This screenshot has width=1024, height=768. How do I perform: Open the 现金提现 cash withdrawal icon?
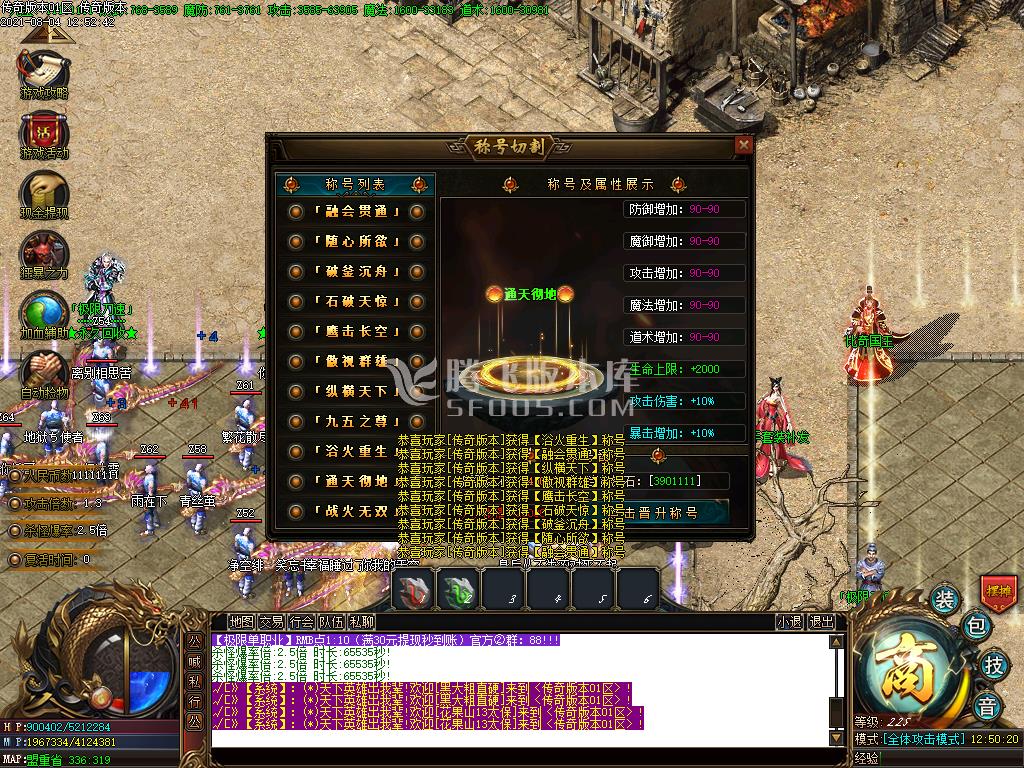pyautogui.click(x=44, y=193)
